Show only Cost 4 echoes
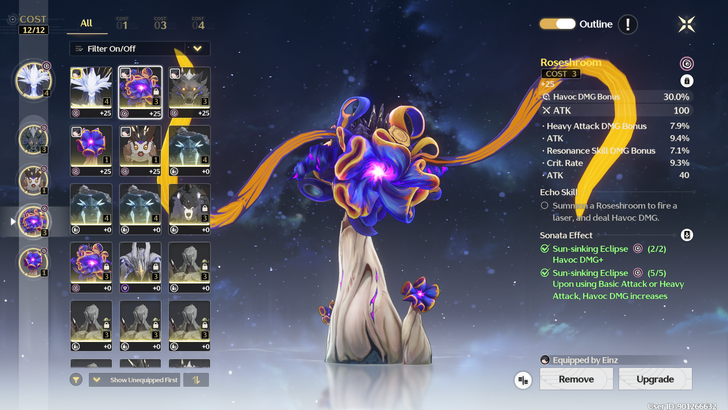The height and width of the screenshot is (410, 728). click(197, 22)
